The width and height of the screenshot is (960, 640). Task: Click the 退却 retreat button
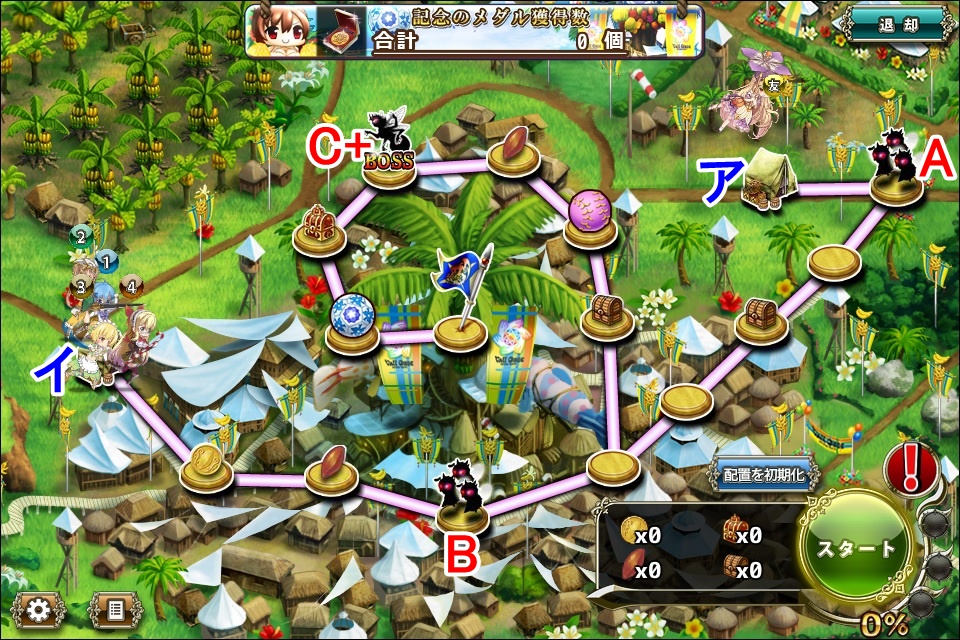point(895,24)
